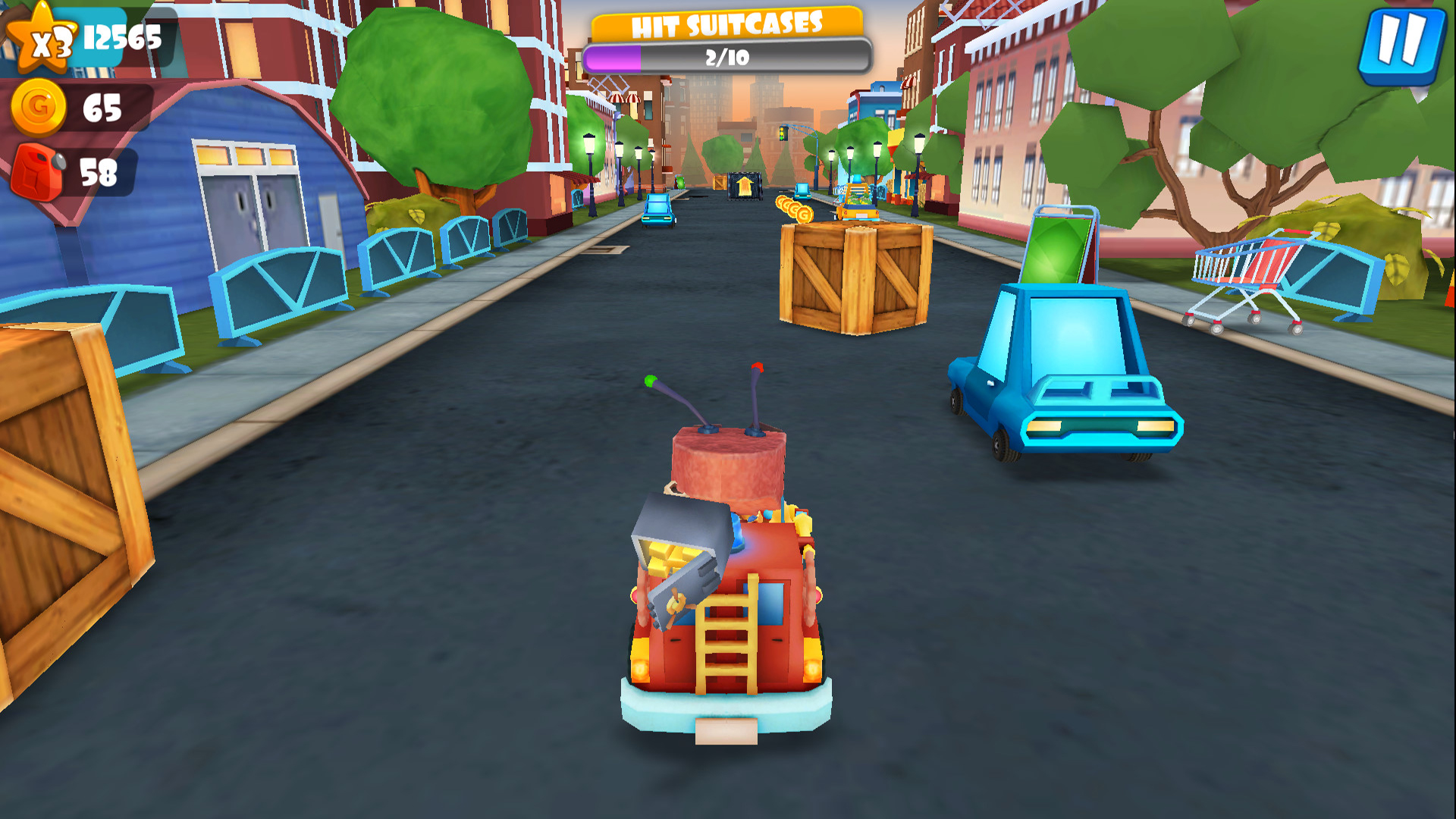This screenshot has height=819, width=1456.
Task: Click the HIT SUITCASES mission banner
Action: 728,23
